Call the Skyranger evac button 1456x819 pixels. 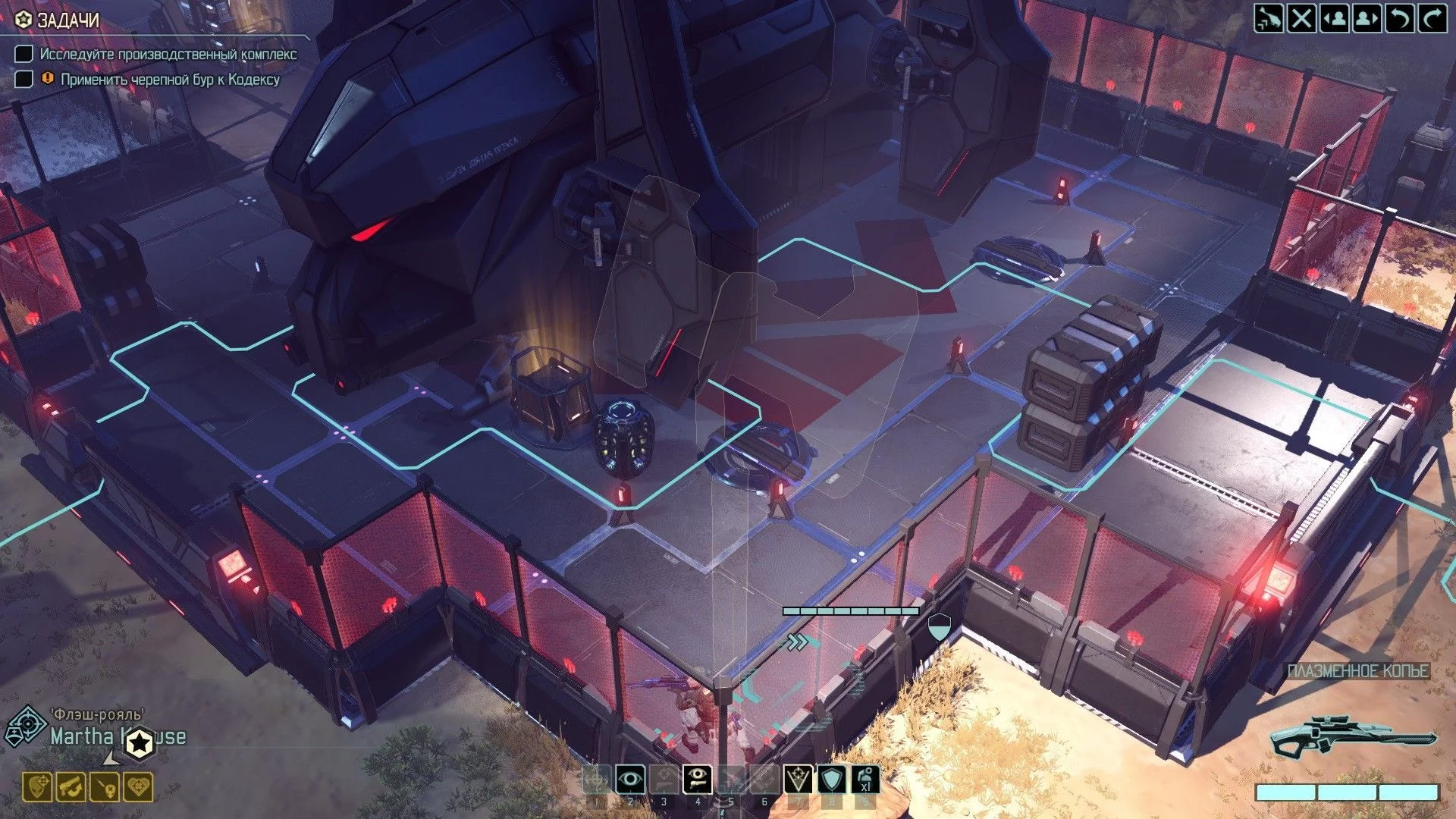1269,18
